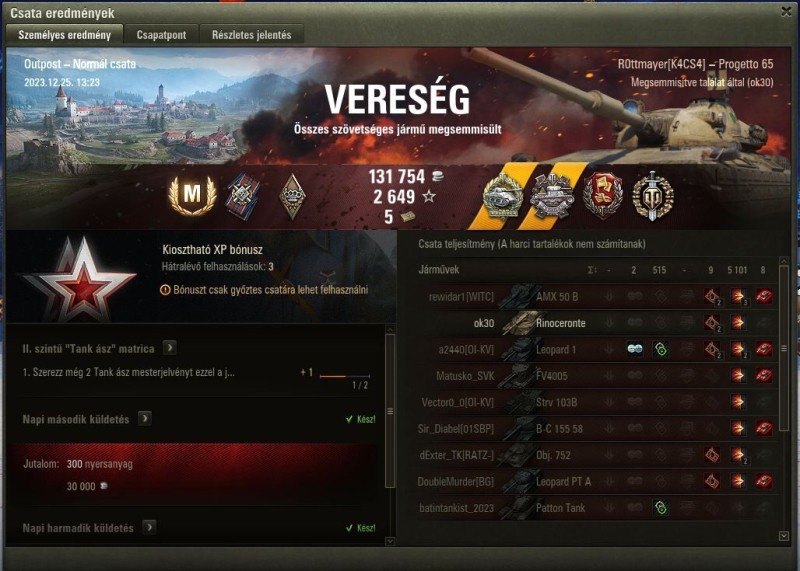Expand the II. szintű Tank ász matrica mission
Image resolution: width=800 pixels, height=571 pixels.
pyautogui.click(x=171, y=348)
